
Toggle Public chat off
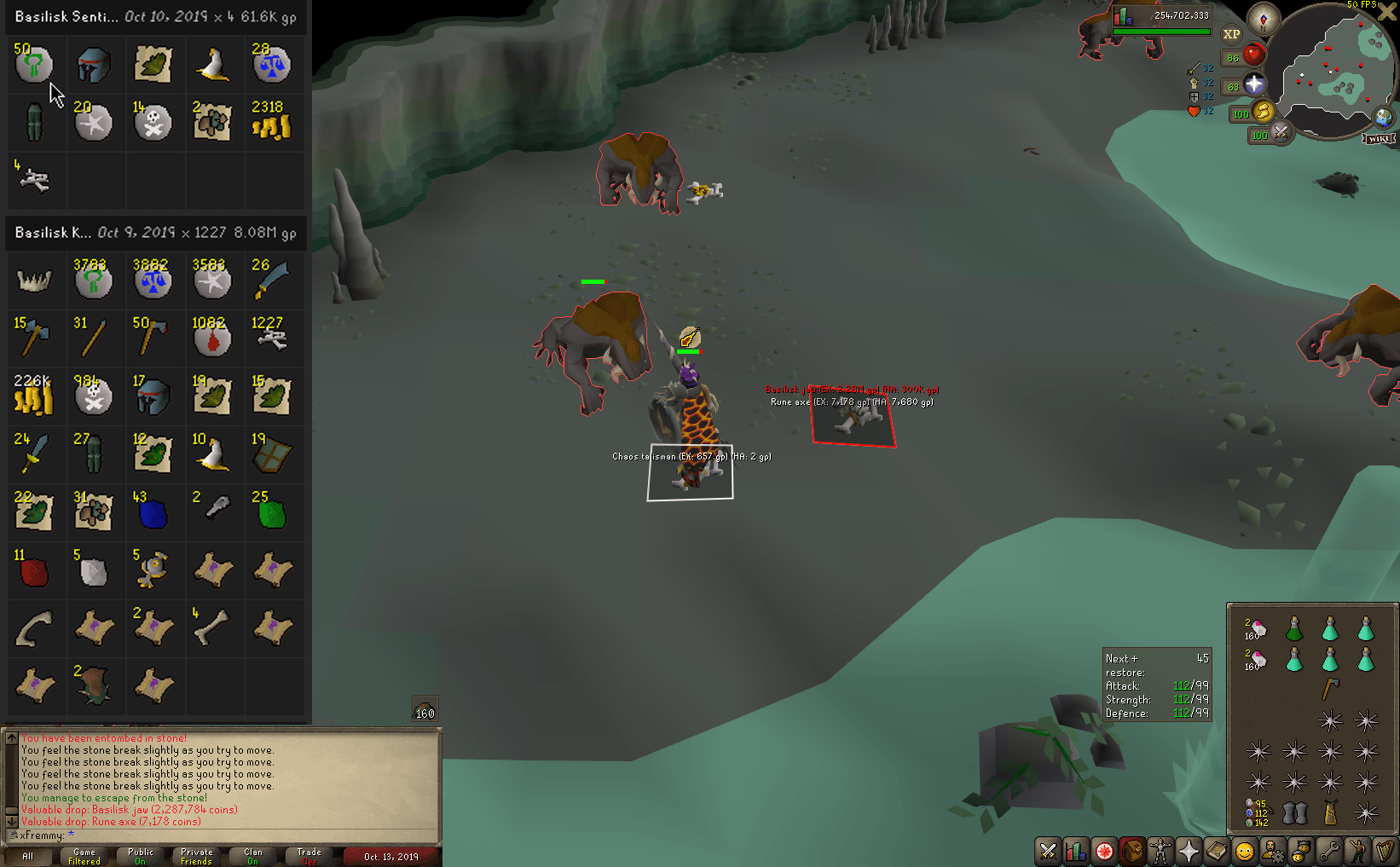coord(140,855)
